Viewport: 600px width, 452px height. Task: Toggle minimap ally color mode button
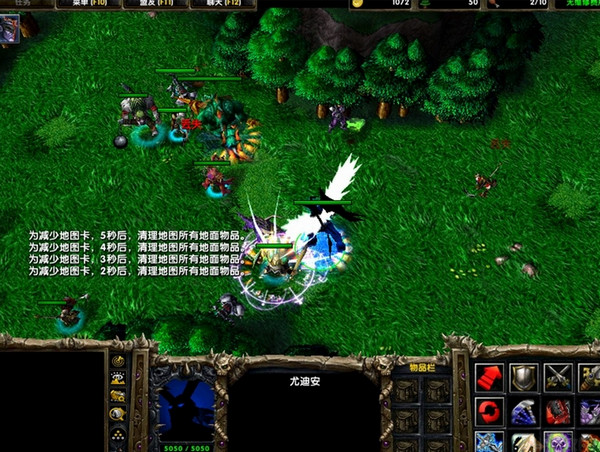pyautogui.click(x=118, y=397)
